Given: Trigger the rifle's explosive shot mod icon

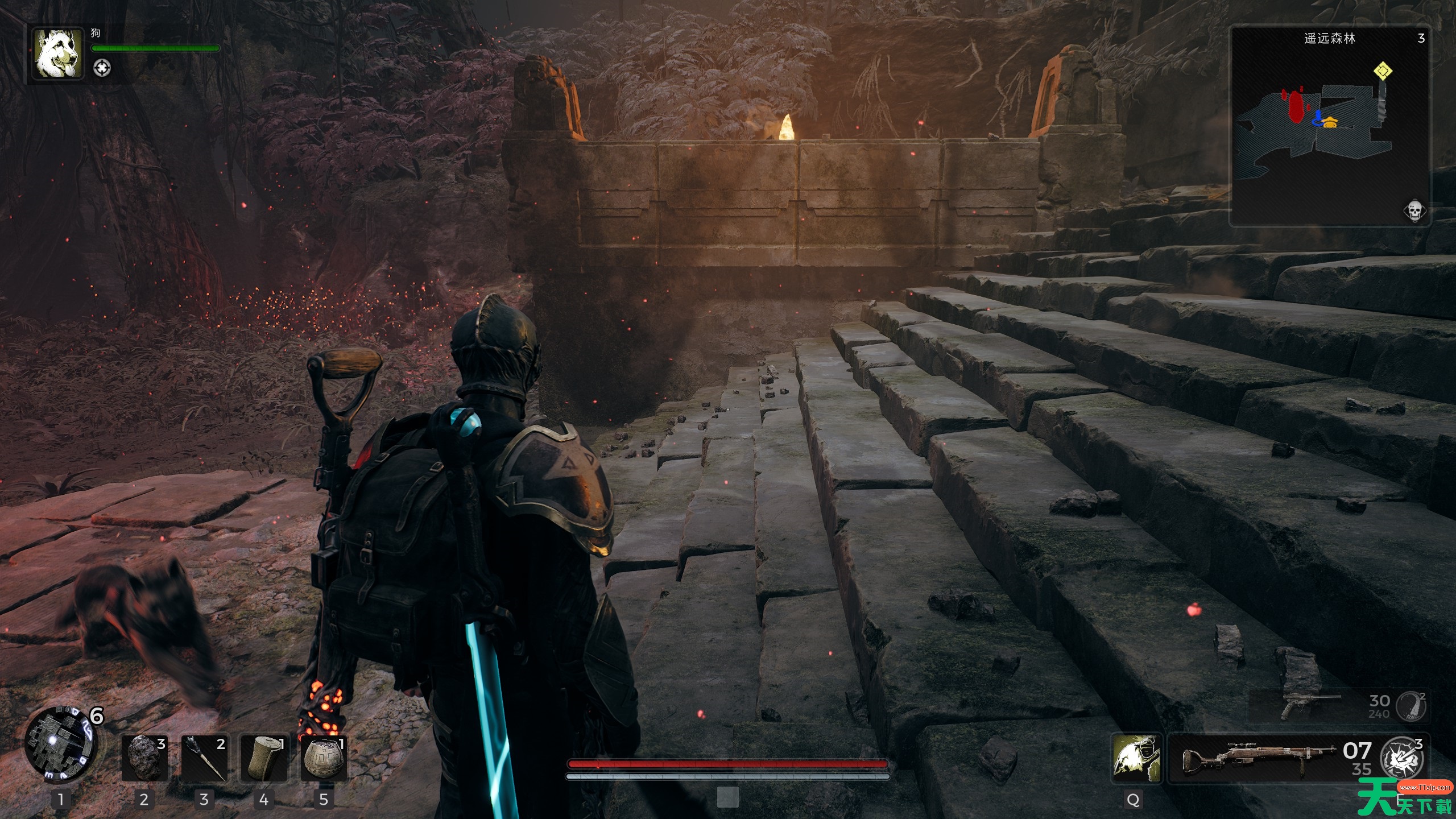Looking at the screenshot, I should [1403, 759].
